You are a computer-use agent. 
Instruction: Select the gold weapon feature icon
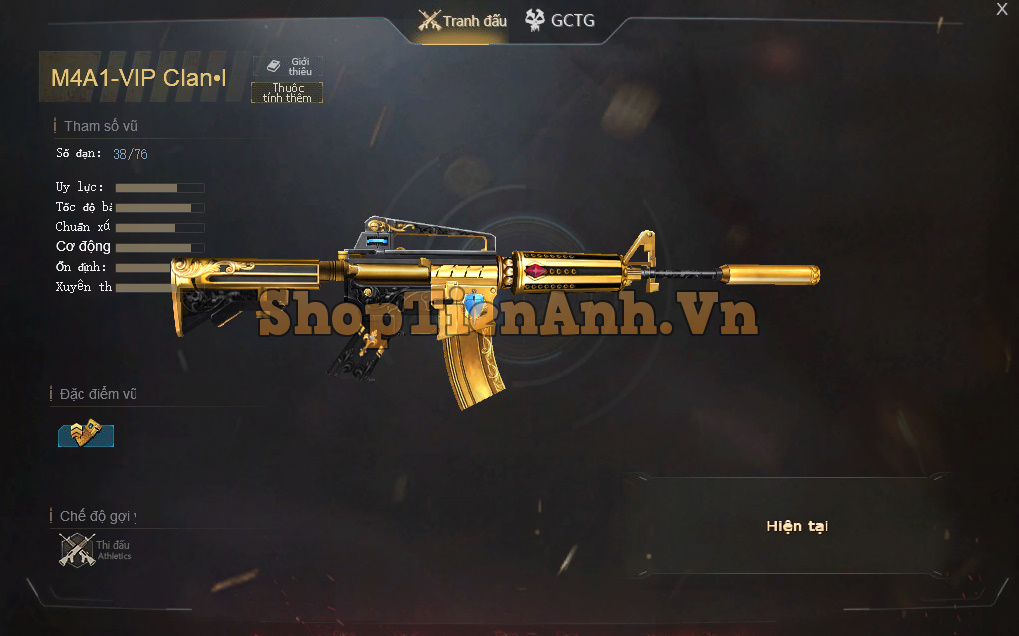[85, 434]
